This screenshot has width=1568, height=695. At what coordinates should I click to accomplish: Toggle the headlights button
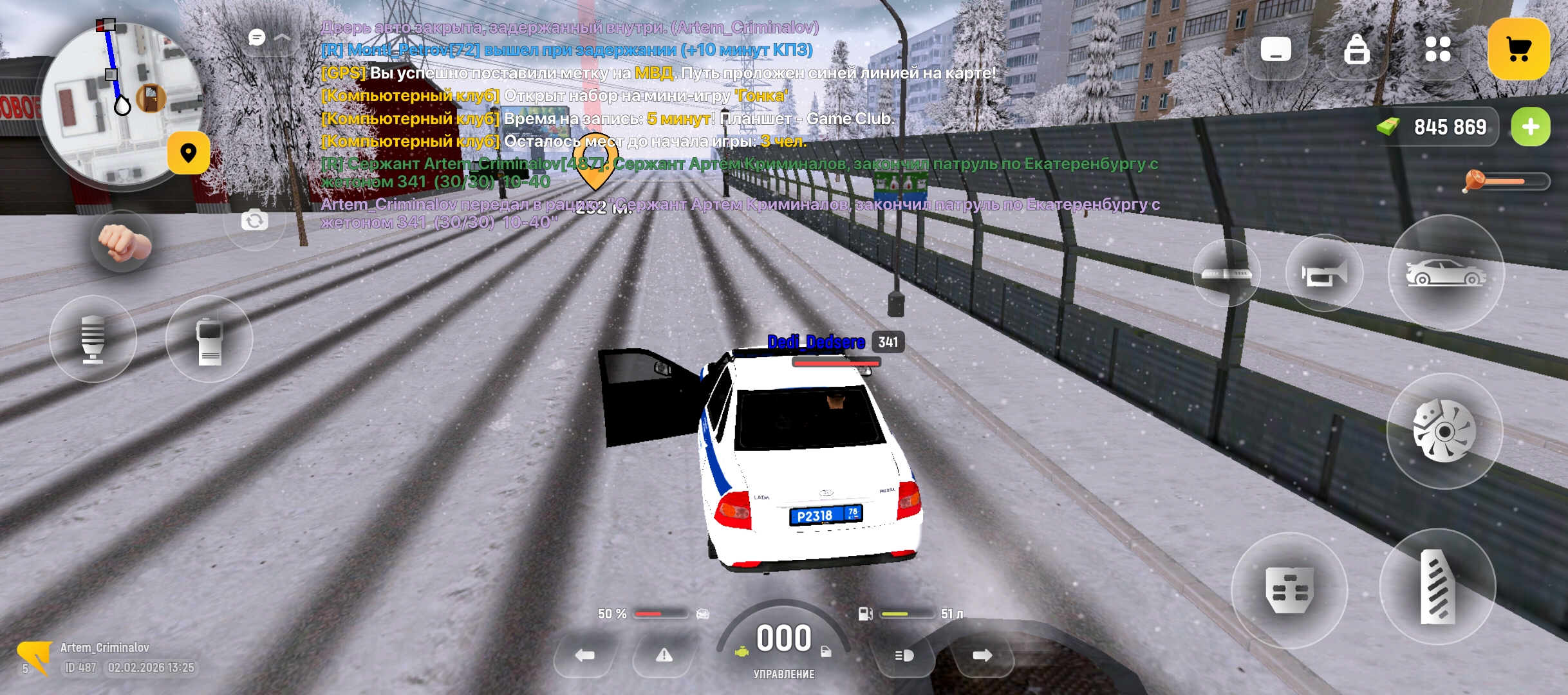click(x=904, y=656)
